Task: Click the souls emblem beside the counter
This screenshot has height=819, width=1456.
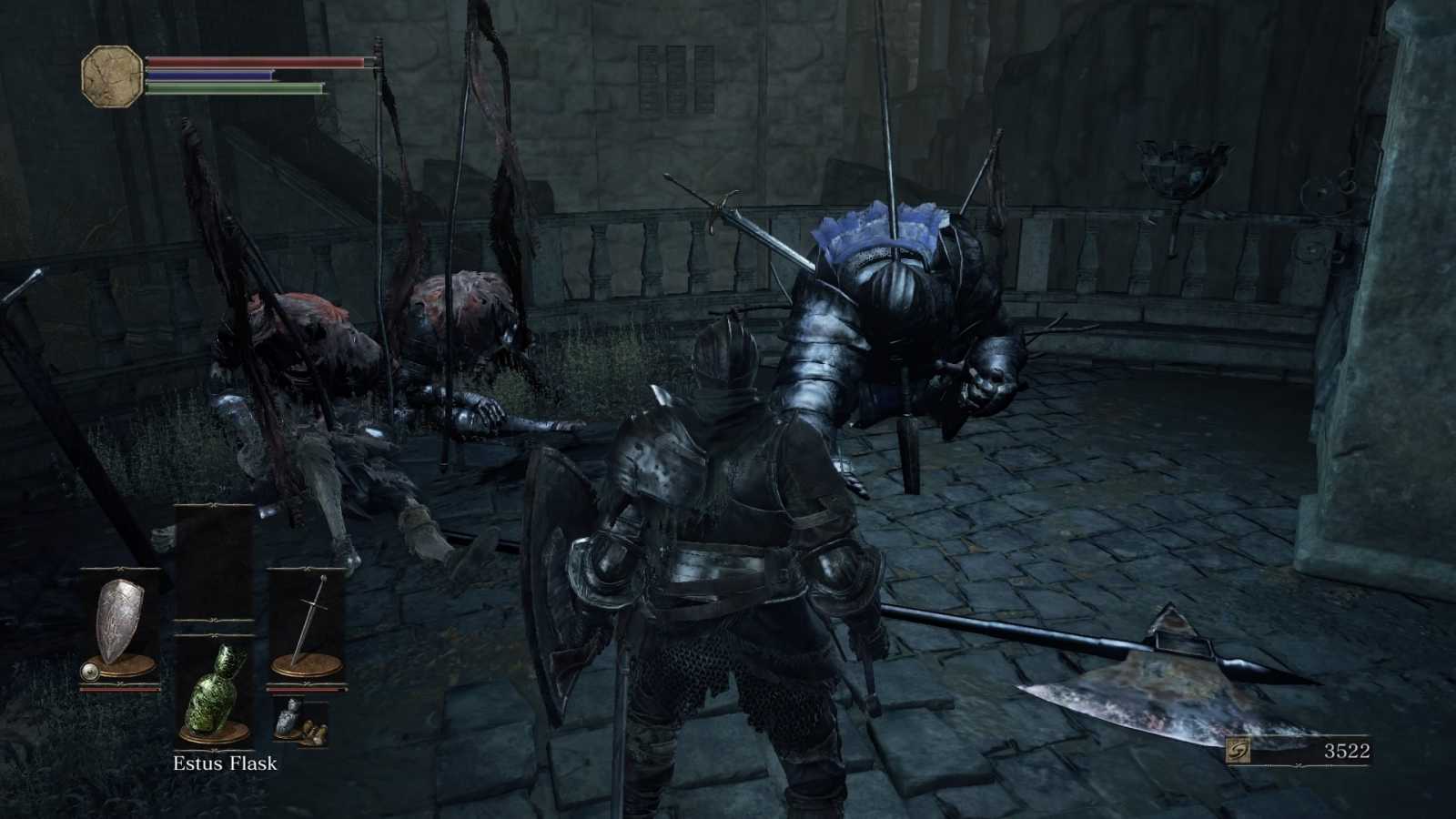Action: (x=1238, y=749)
